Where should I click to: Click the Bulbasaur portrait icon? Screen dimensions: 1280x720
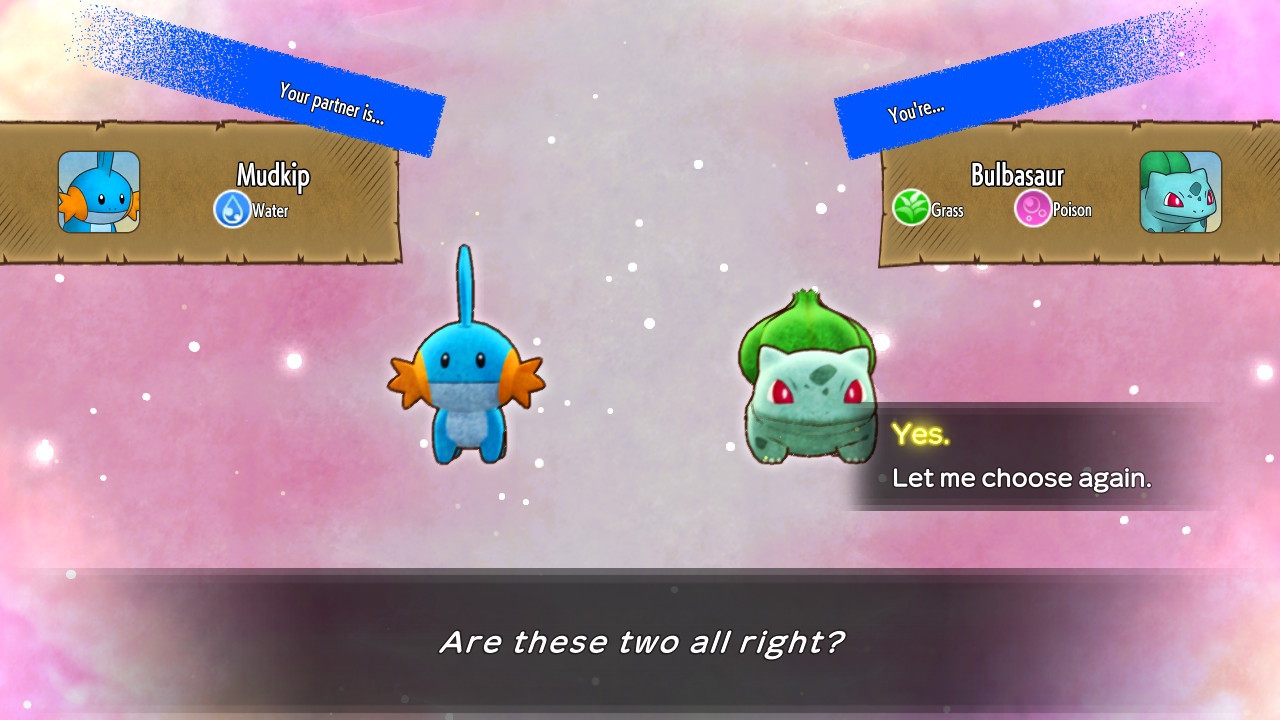1181,190
